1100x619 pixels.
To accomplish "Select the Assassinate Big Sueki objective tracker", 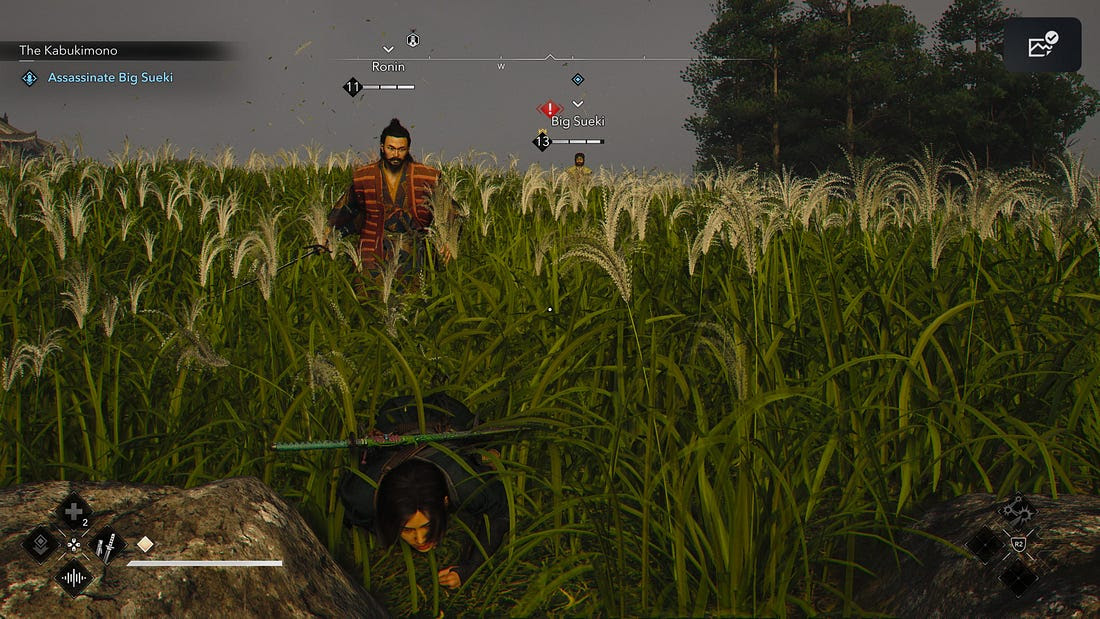I will tap(110, 77).
